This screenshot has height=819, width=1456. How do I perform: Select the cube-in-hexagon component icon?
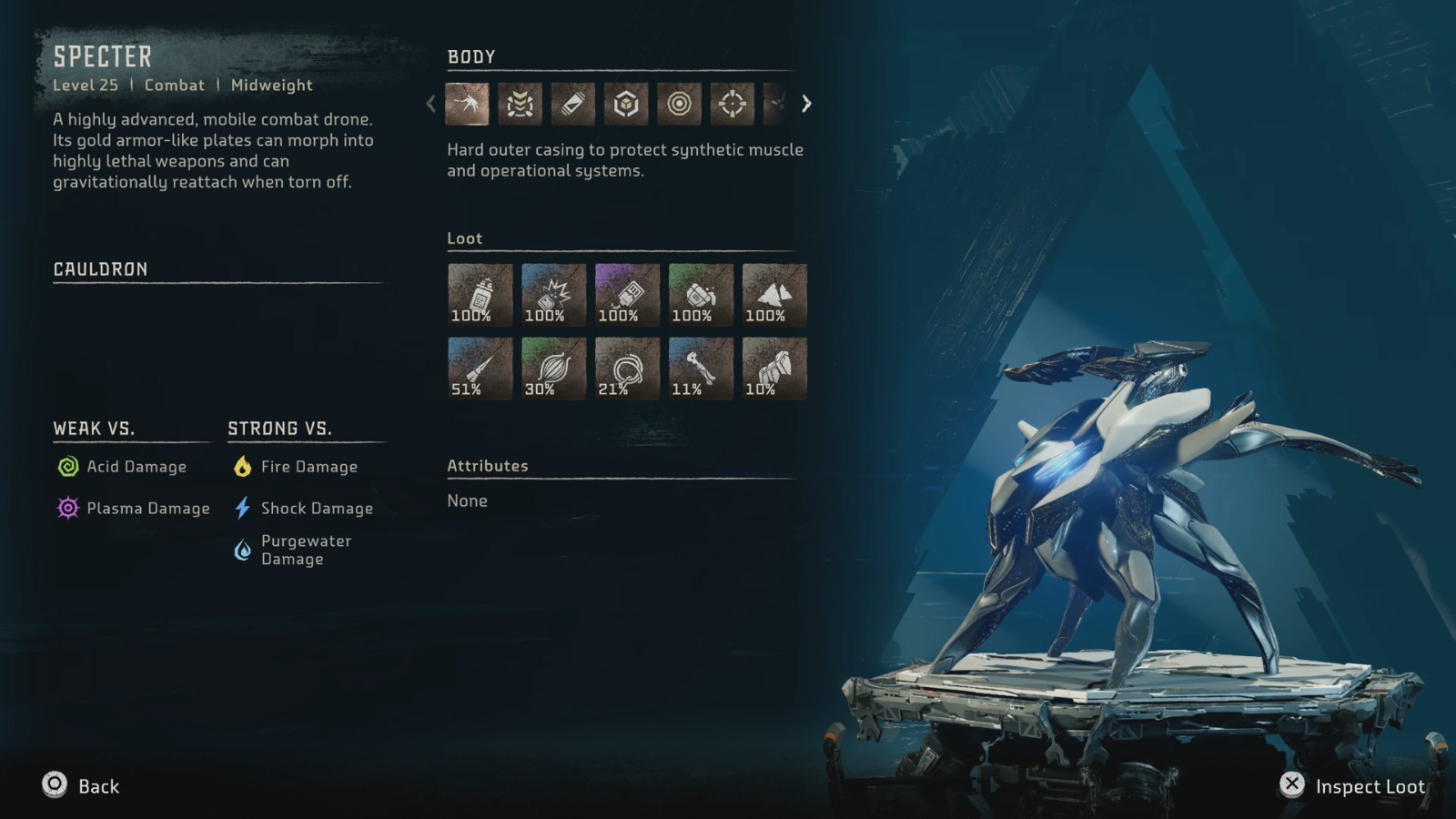626,104
